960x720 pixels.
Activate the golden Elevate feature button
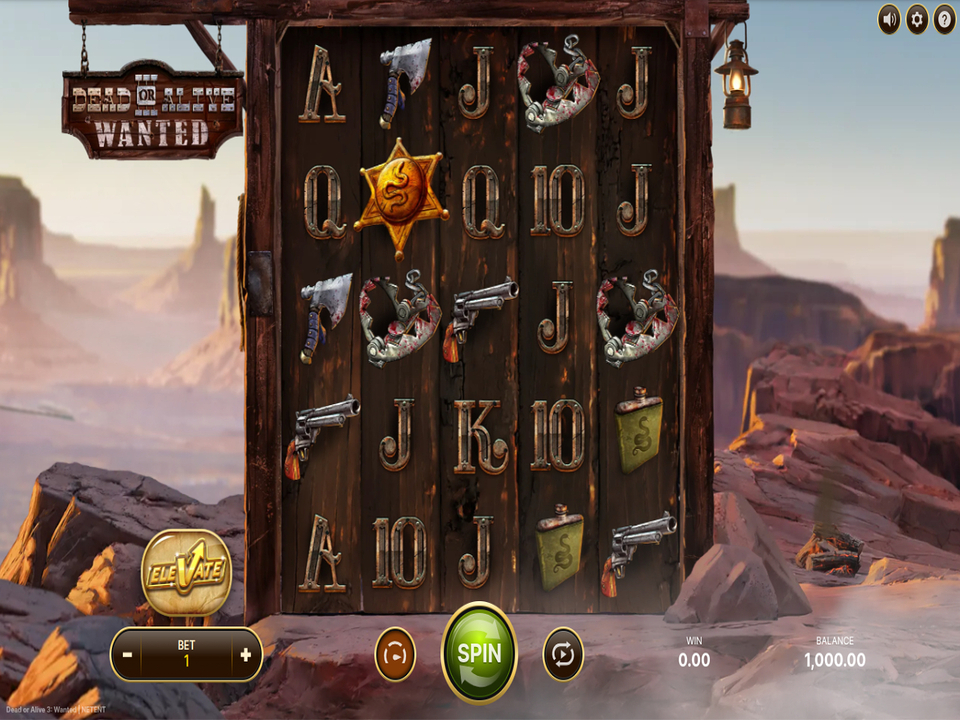click(186, 573)
